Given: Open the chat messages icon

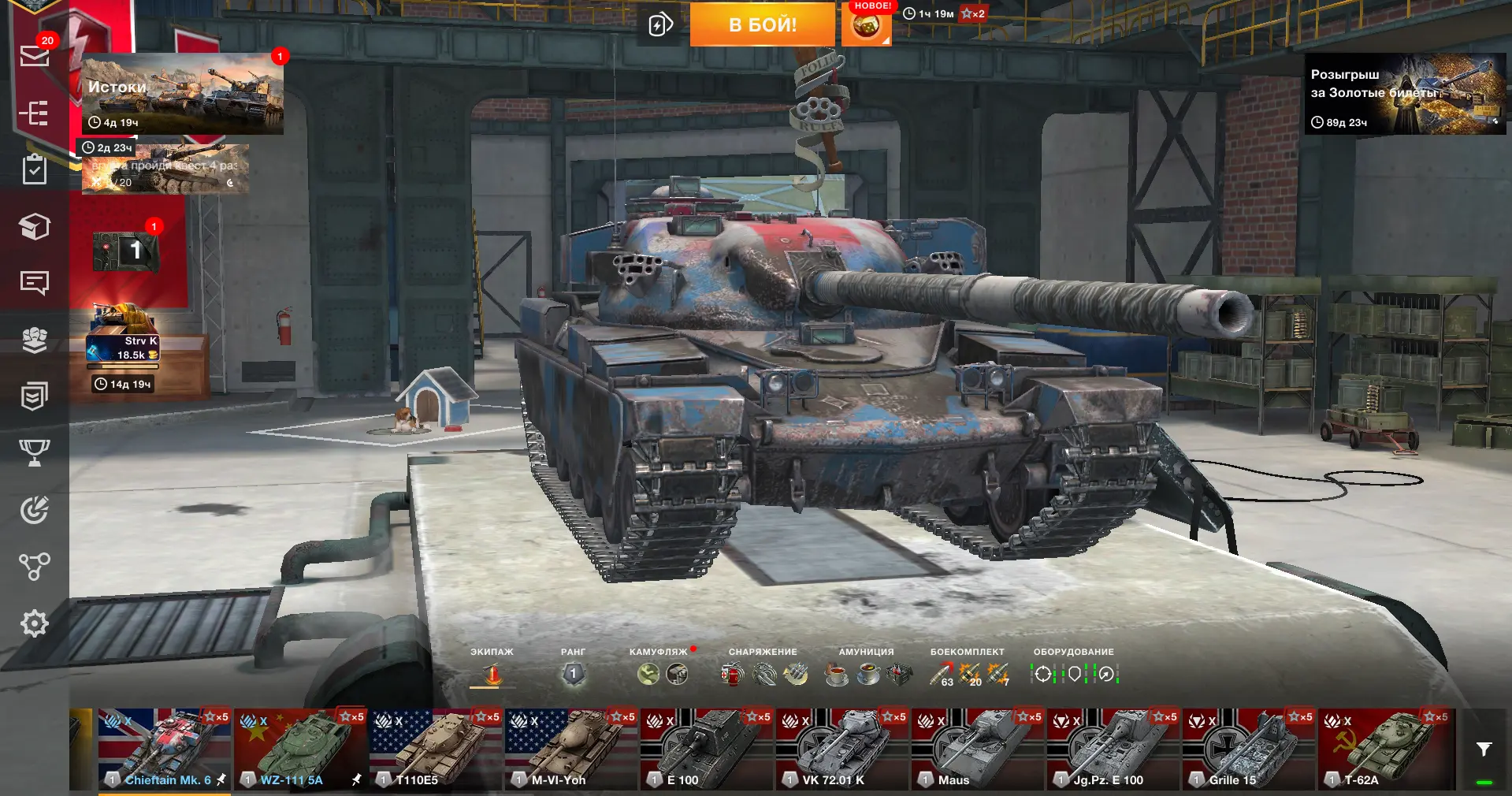Looking at the screenshot, I should click(x=34, y=282).
